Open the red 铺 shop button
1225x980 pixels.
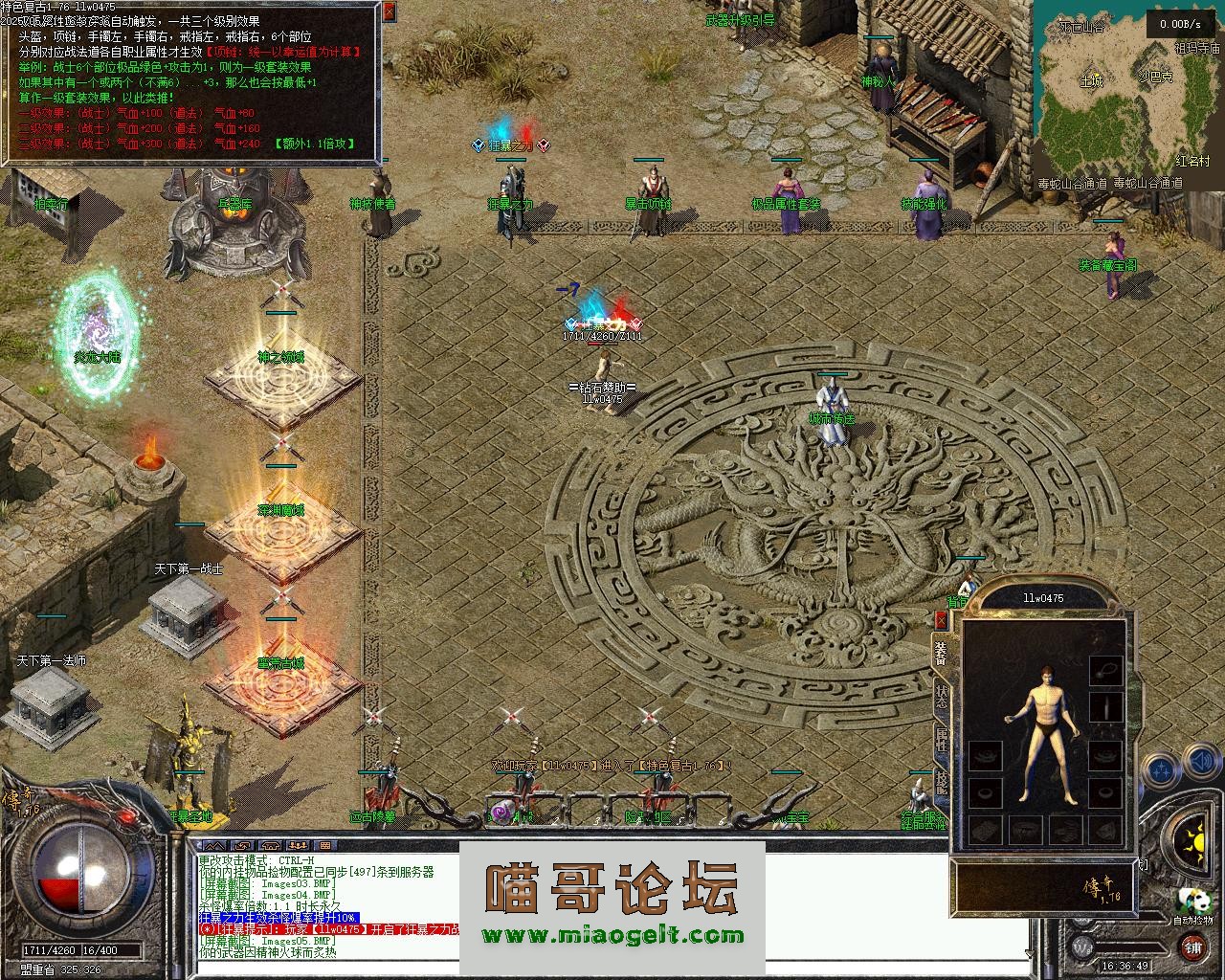(x=1192, y=947)
